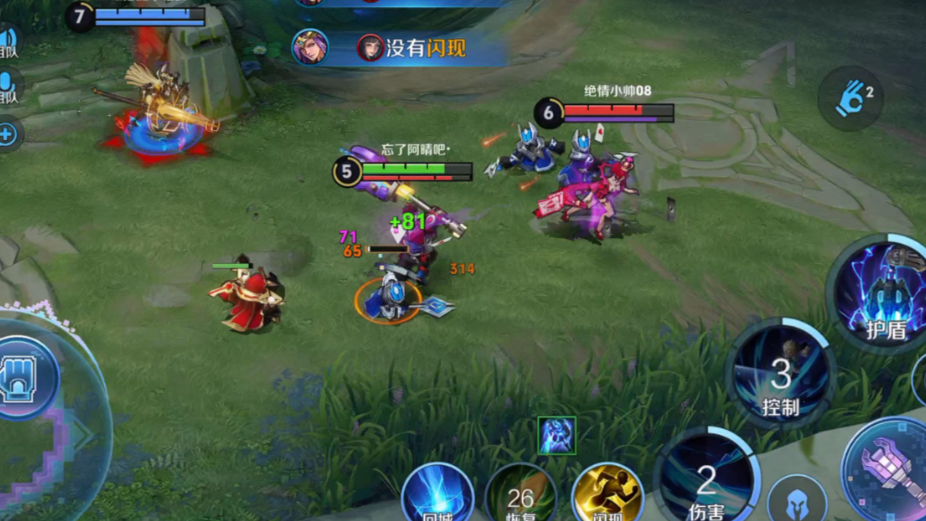926x521 pixels.
Task: Tap the hammer basic attack button
Action: (888, 468)
